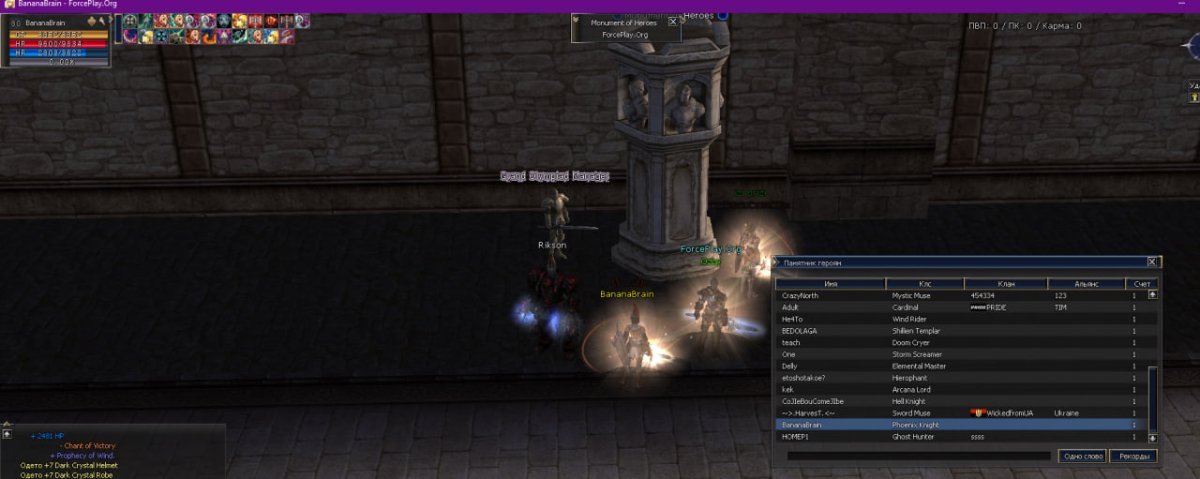This screenshot has width=1200, height=479.
Task: Click the "Альянс" column header
Action: point(1086,284)
